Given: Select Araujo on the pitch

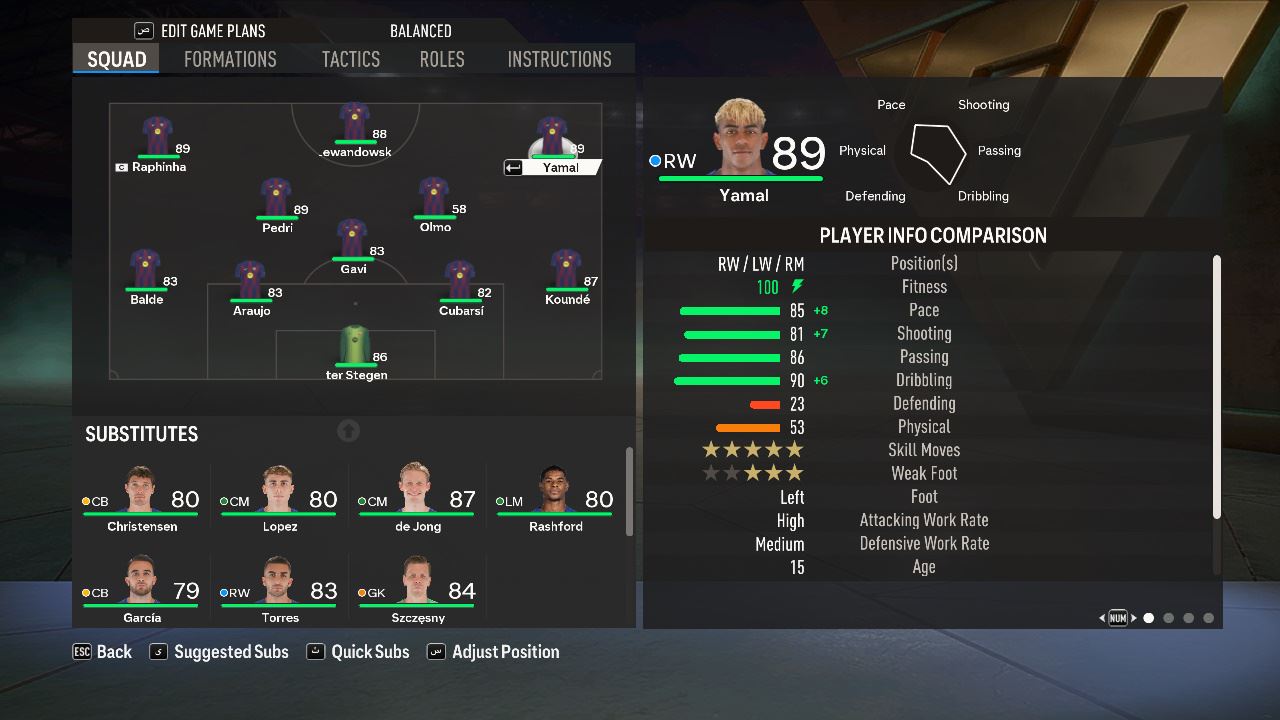Looking at the screenshot, I should click(x=250, y=282).
